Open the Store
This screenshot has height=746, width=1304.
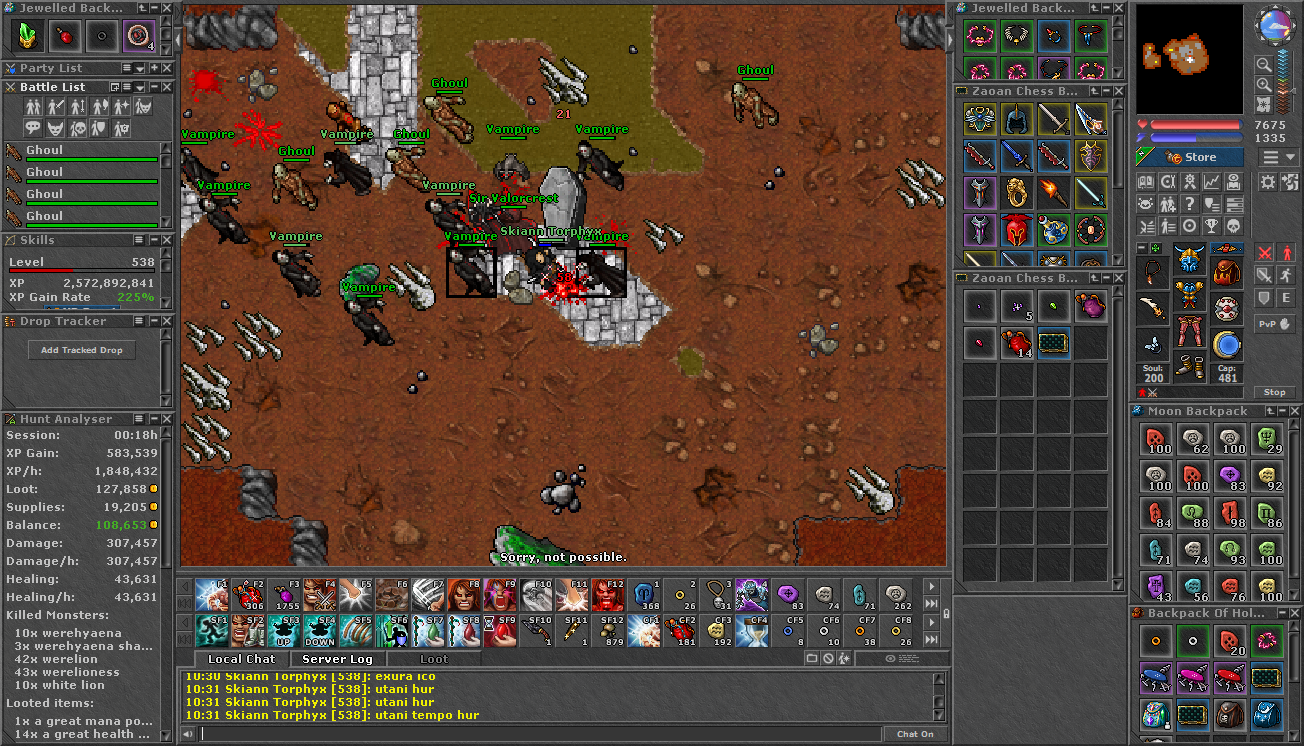(1190, 157)
